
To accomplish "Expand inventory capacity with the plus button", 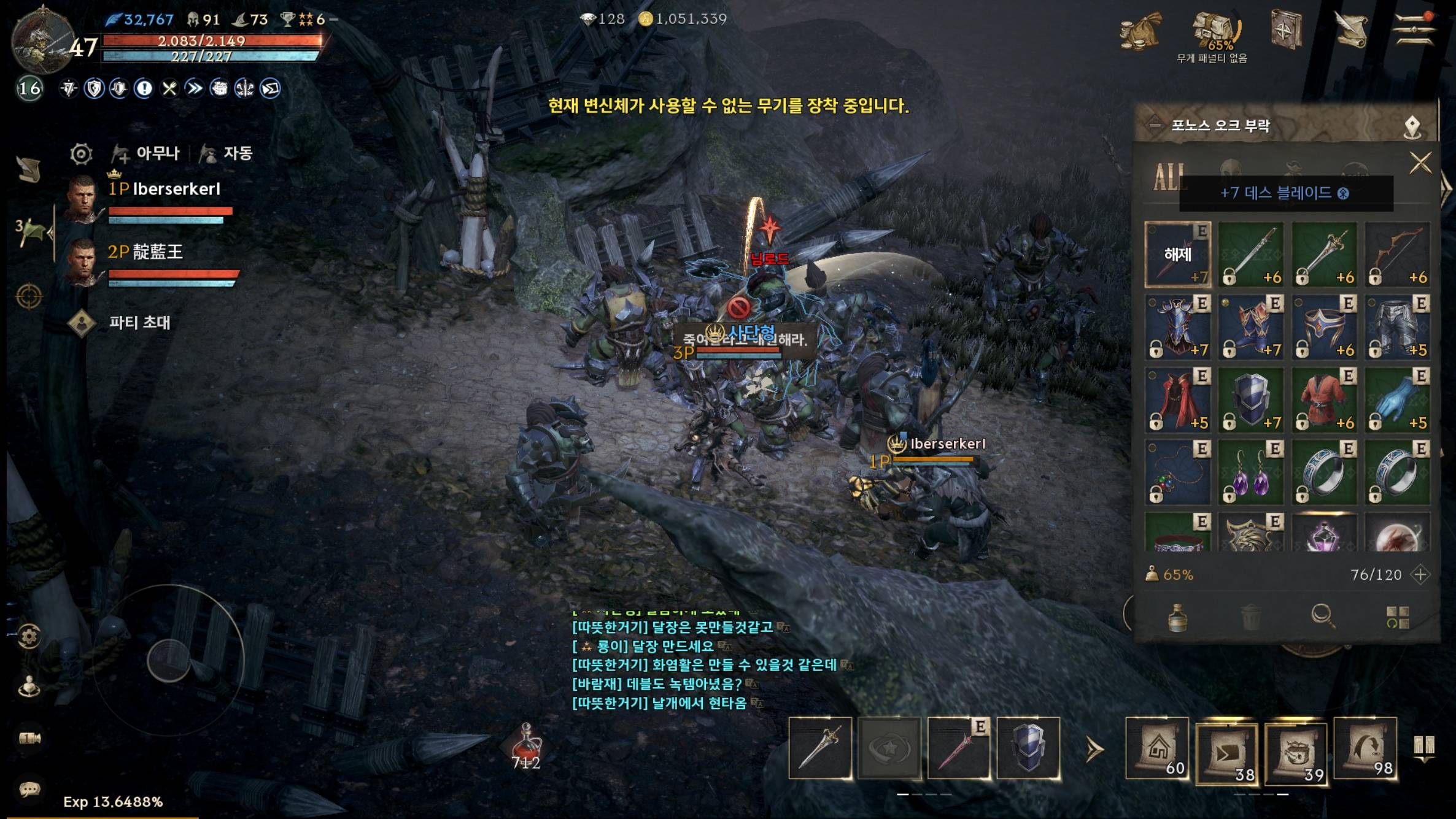I will pos(1420,575).
